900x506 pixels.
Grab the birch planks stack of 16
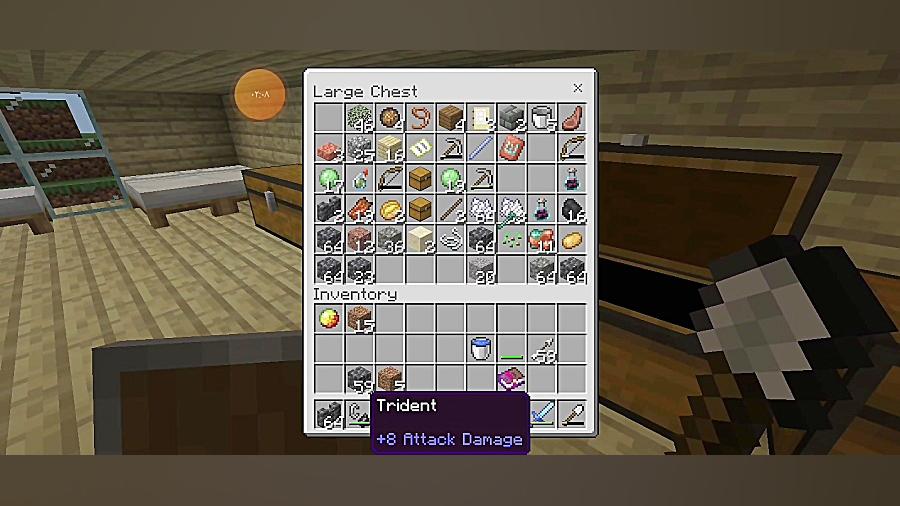coord(389,149)
